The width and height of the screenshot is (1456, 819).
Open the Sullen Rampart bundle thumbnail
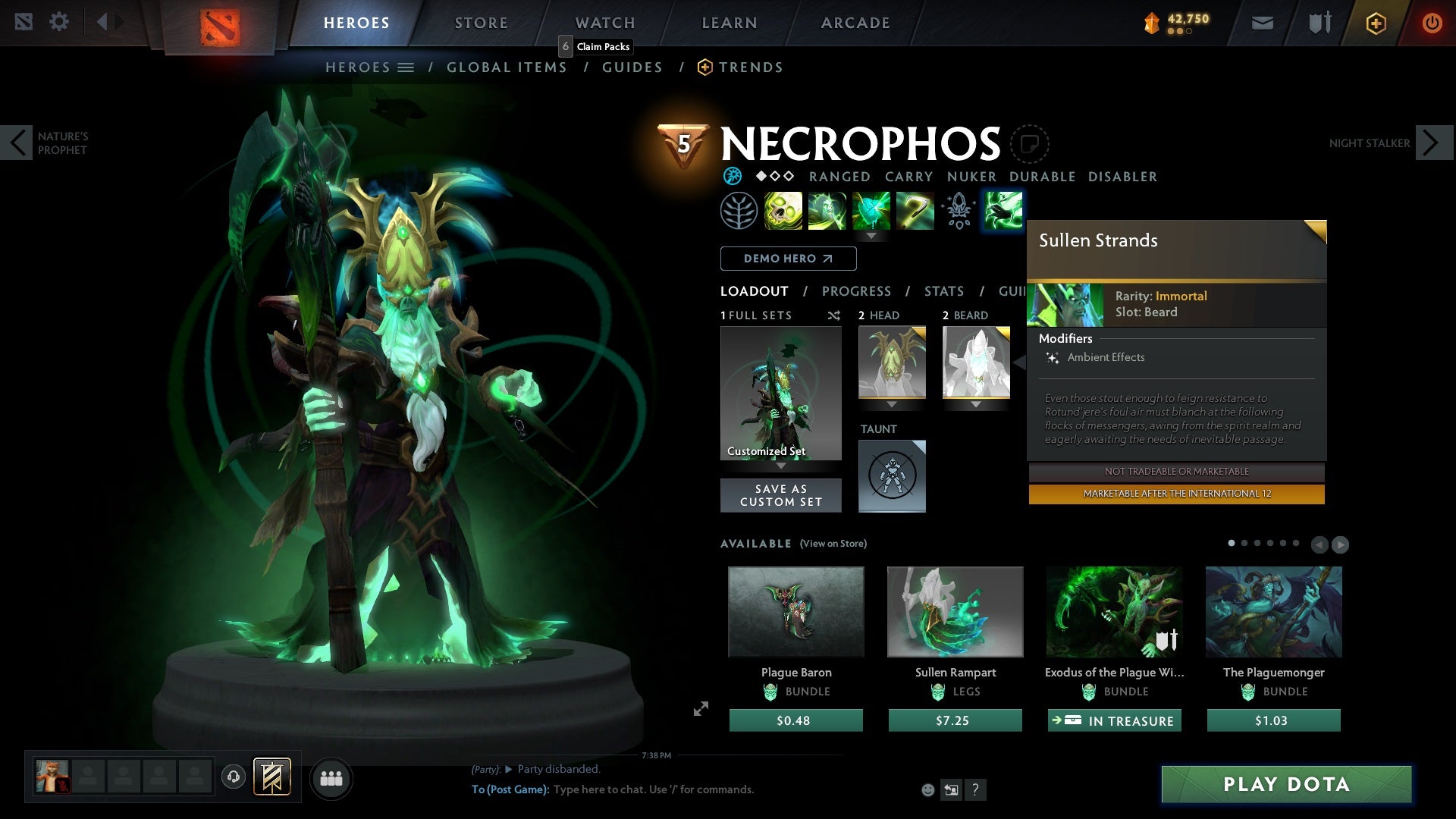coord(954,611)
